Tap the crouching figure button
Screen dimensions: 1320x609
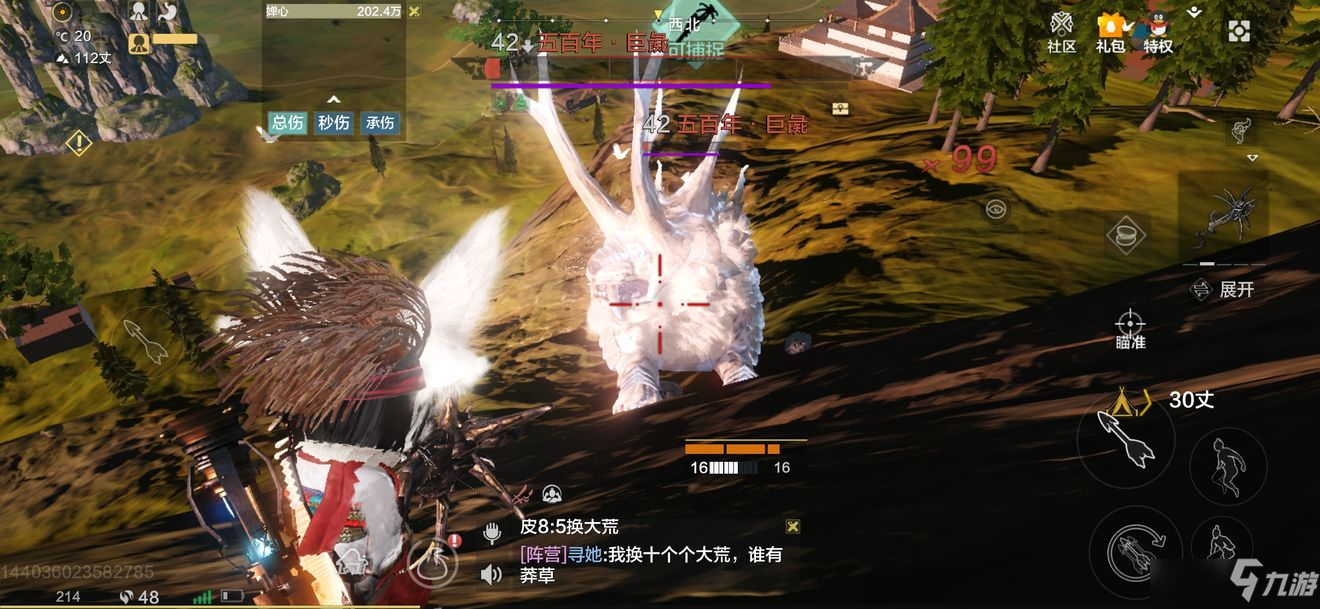1222,545
